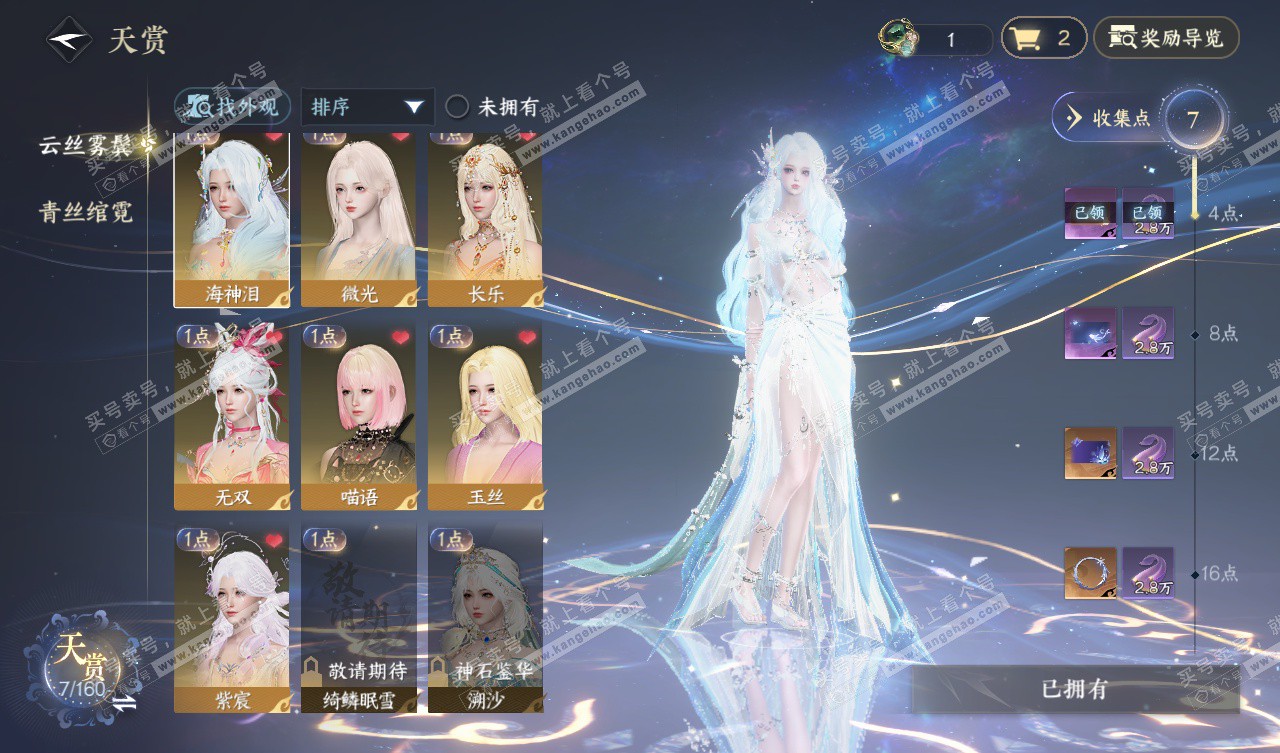Select the blonde 玉丝 hairstyle card
This screenshot has height=753, width=1280.
pyautogui.click(x=486, y=416)
